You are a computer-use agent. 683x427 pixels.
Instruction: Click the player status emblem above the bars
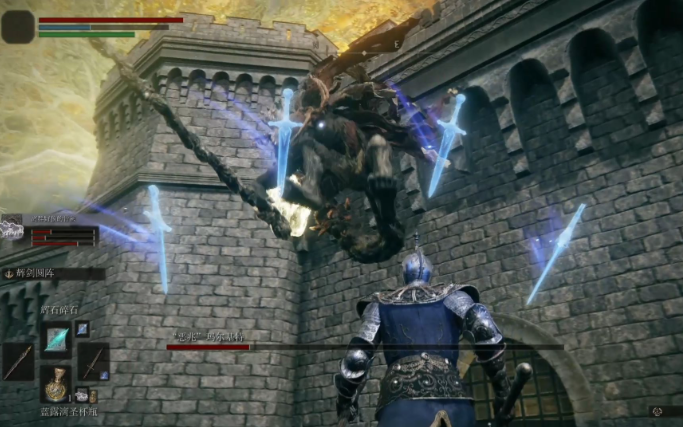coord(18,26)
